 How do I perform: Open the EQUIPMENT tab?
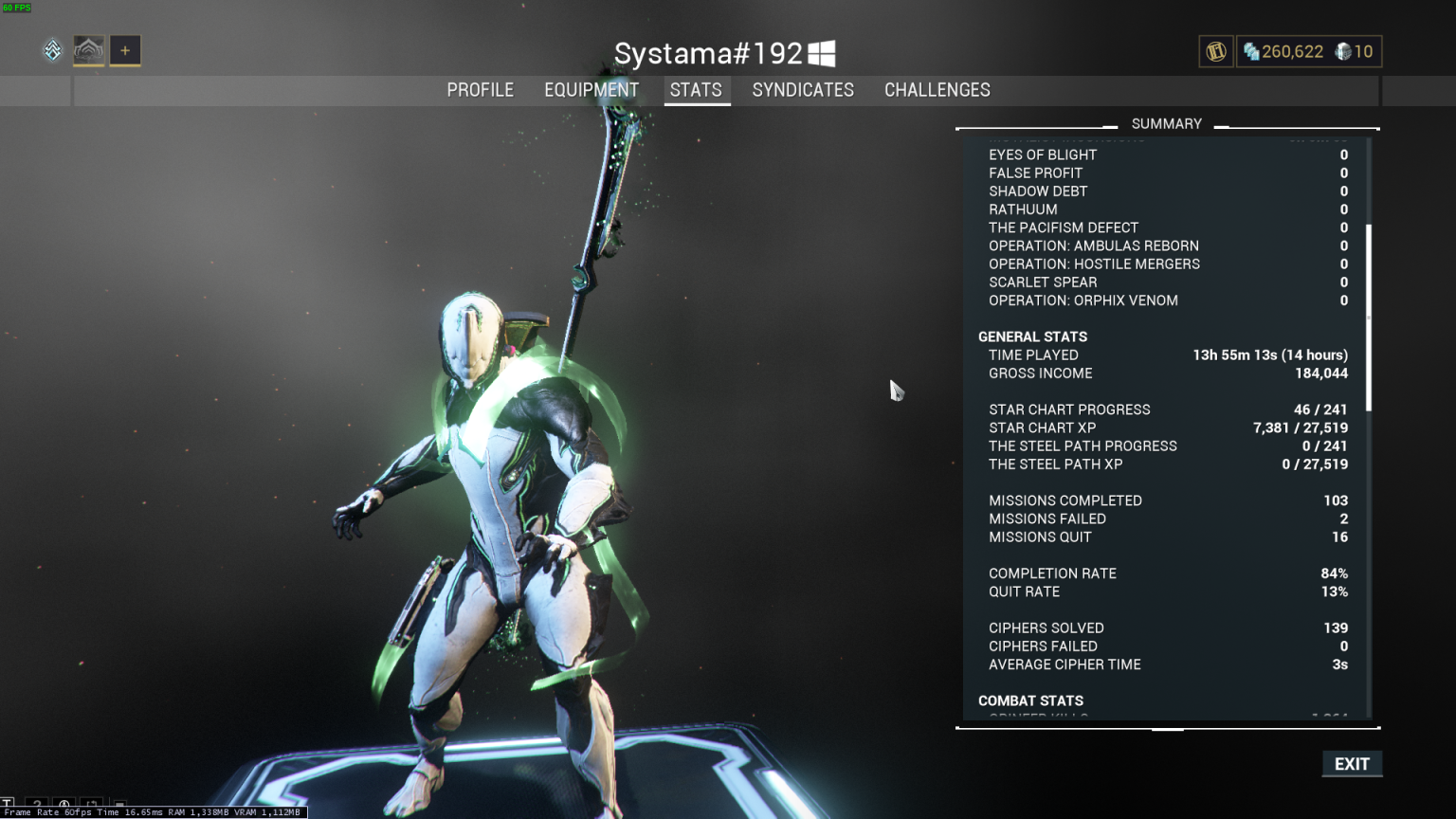(x=591, y=90)
